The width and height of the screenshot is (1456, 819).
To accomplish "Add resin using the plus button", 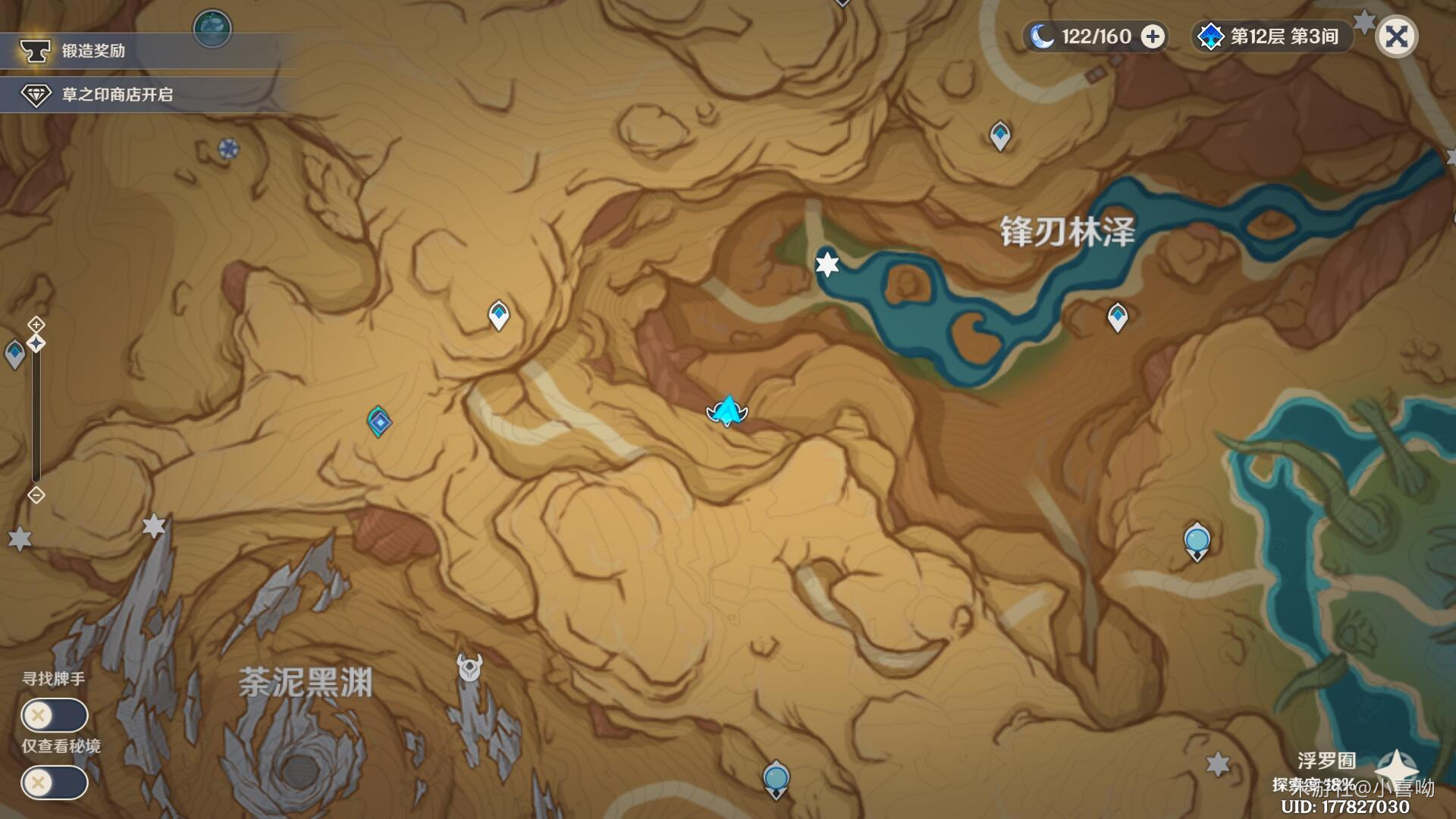I will tap(1153, 36).
